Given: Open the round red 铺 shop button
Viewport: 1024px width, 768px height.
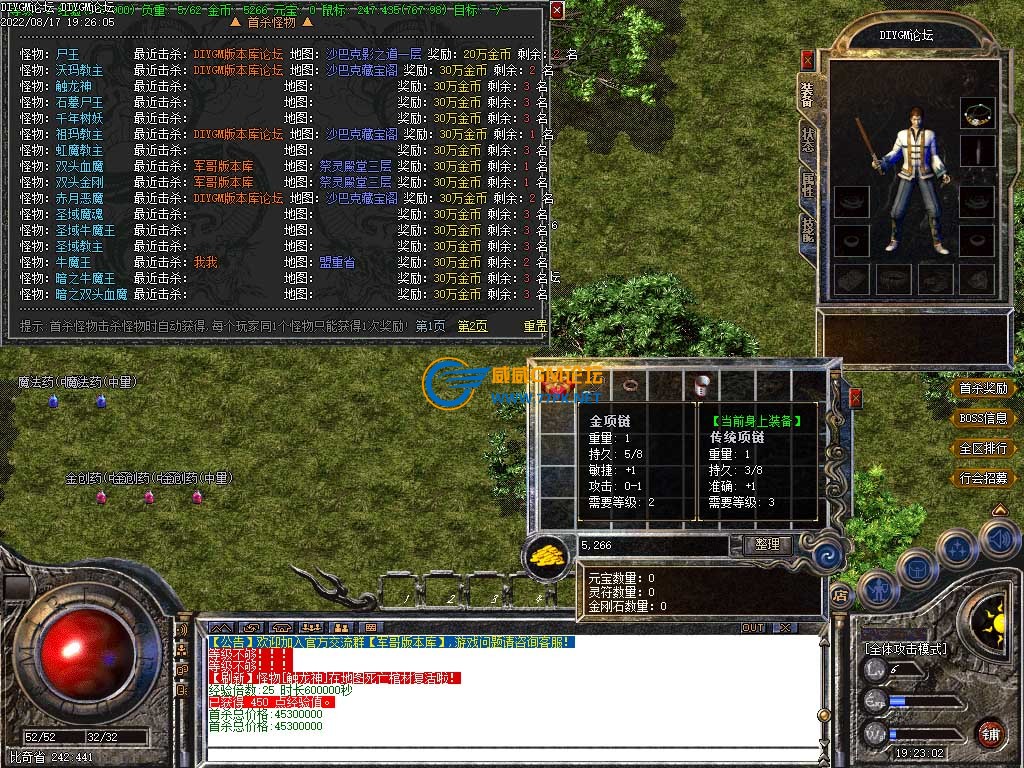Looking at the screenshot, I should 990,732.
